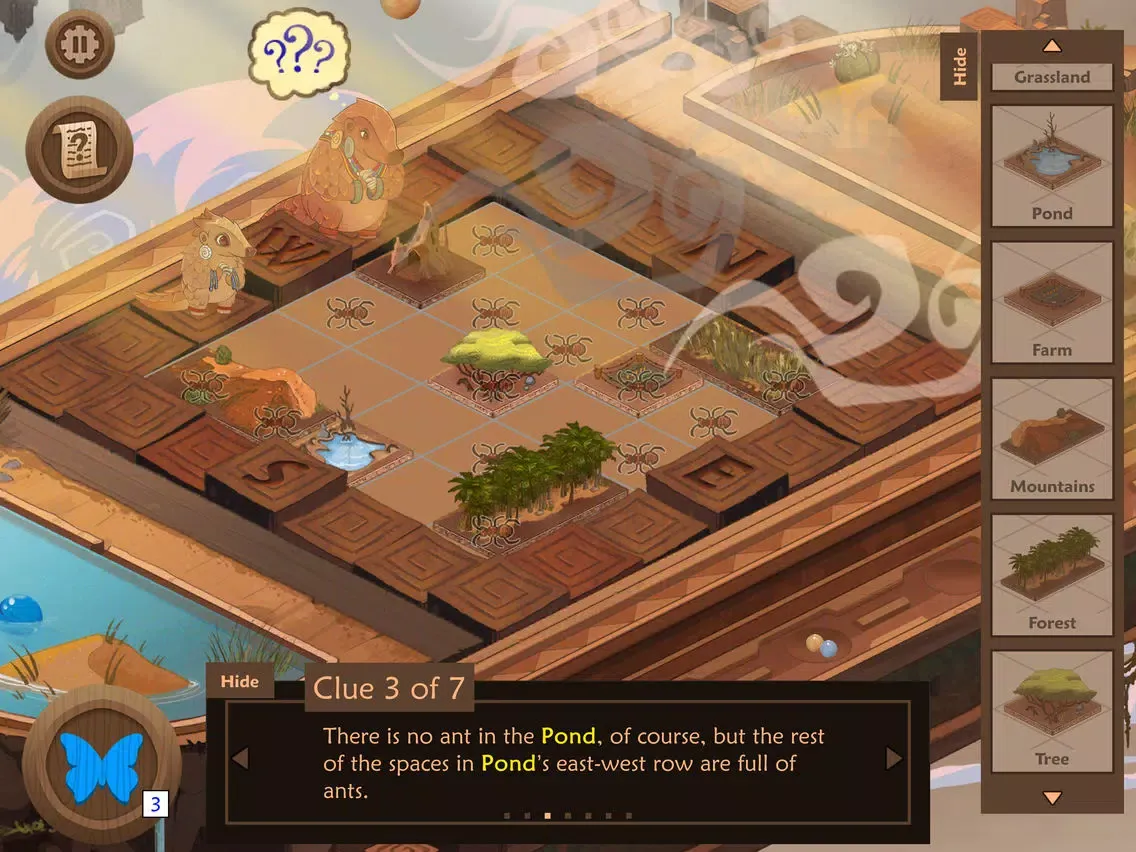This screenshot has width=1136, height=852.
Task: Open the pause settings gear button
Action: point(80,43)
